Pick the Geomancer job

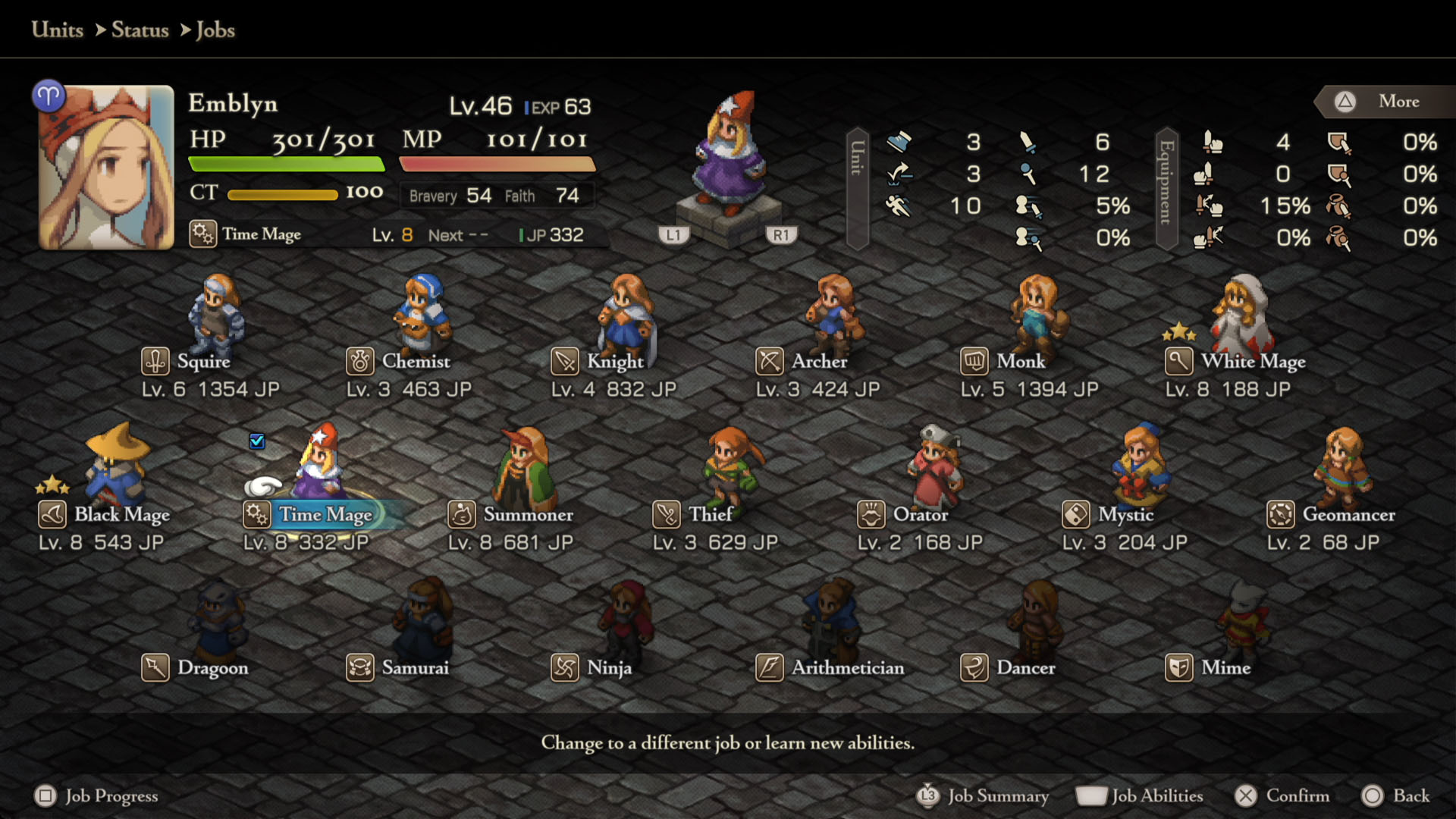[x=1348, y=515]
